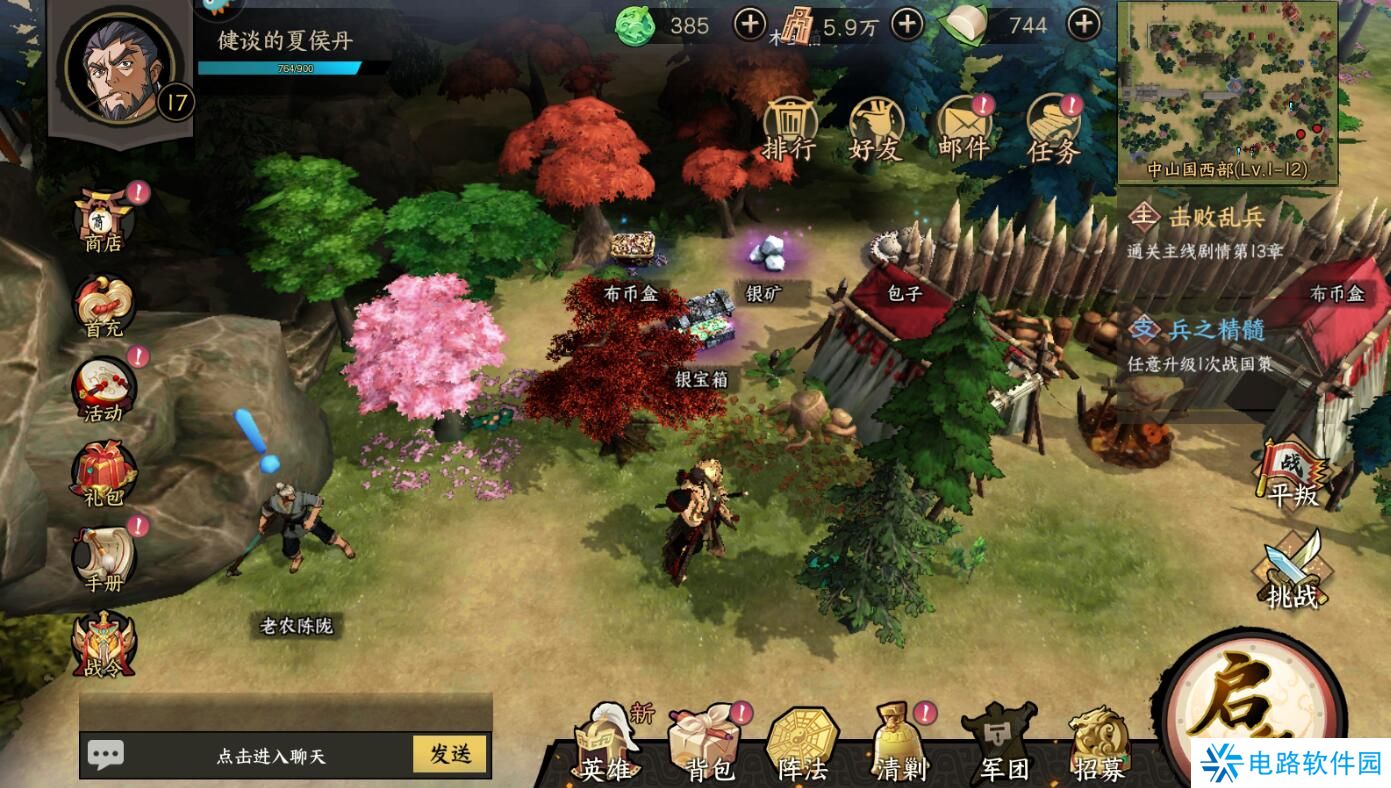Open the 商店 shop icon
The width and height of the screenshot is (1391, 788).
tap(102, 220)
